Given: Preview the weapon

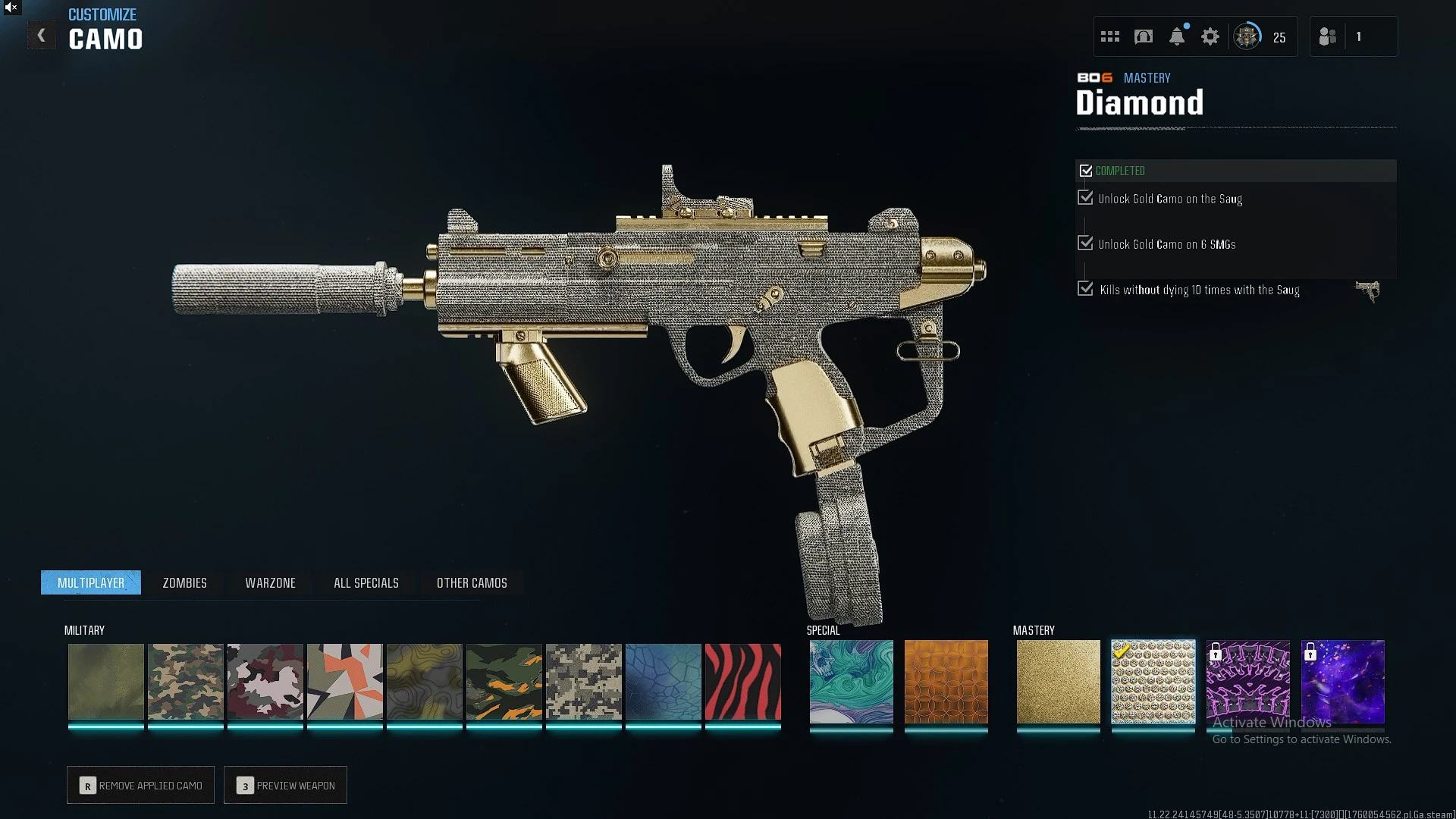Looking at the screenshot, I should click(x=286, y=786).
